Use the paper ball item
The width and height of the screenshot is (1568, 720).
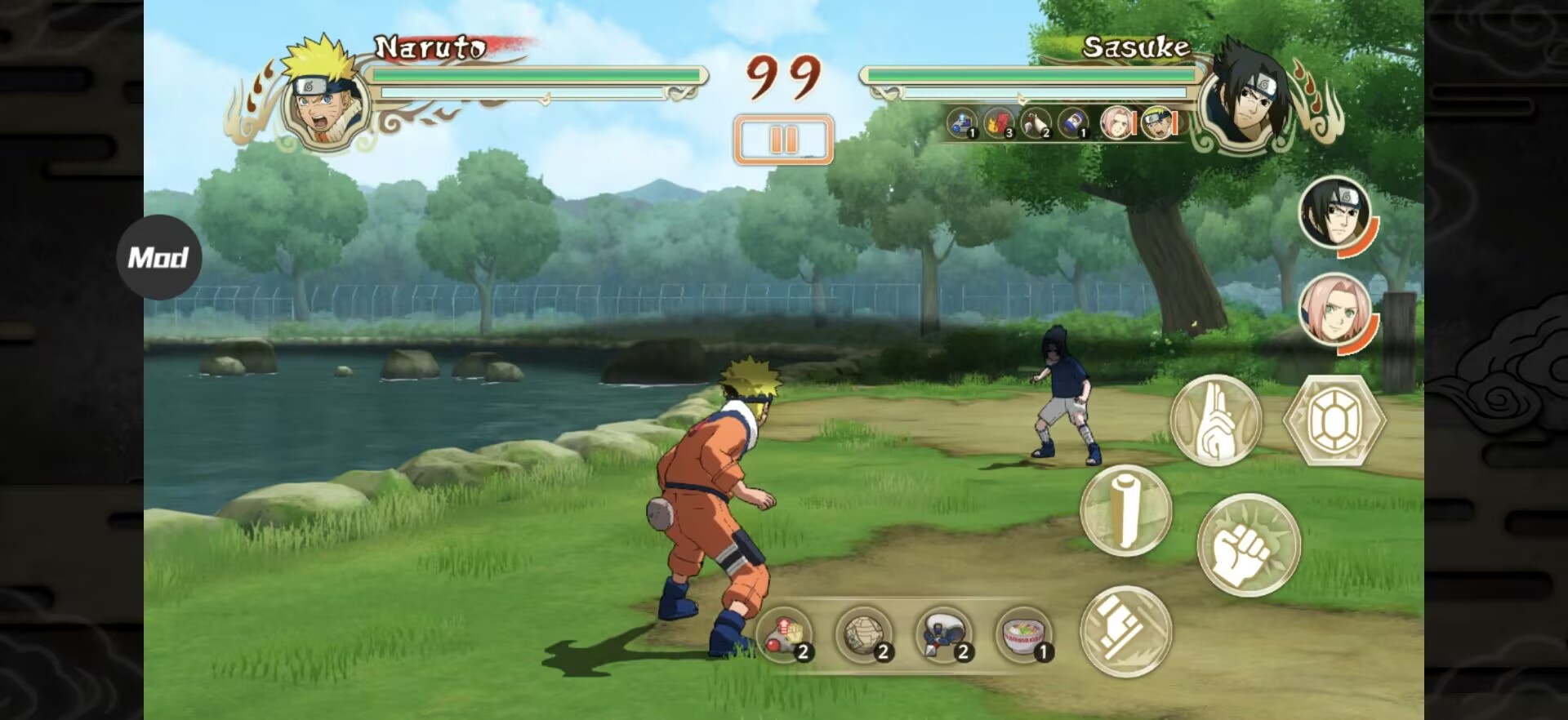(864, 634)
